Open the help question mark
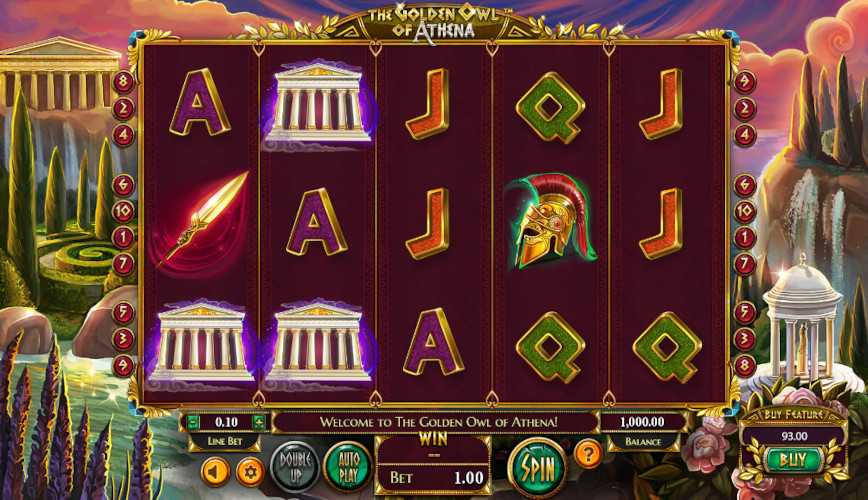Image resolution: width=868 pixels, height=500 pixels. pyautogui.click(x=589, y=454)
